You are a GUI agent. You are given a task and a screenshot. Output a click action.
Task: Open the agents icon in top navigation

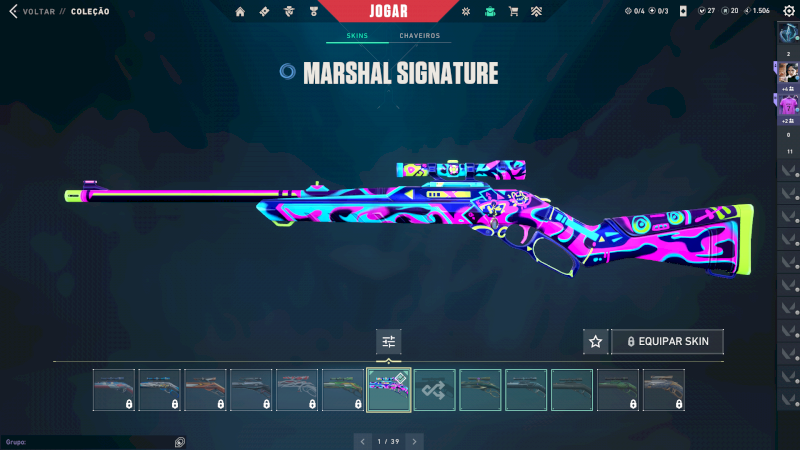289,12
